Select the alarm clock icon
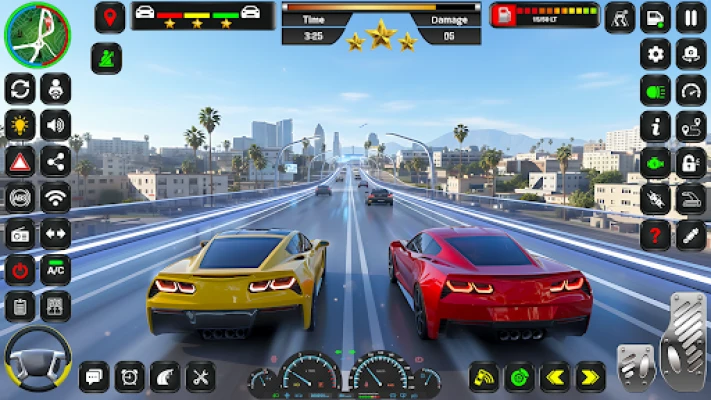The image size is (711, 400). point(129,377)
